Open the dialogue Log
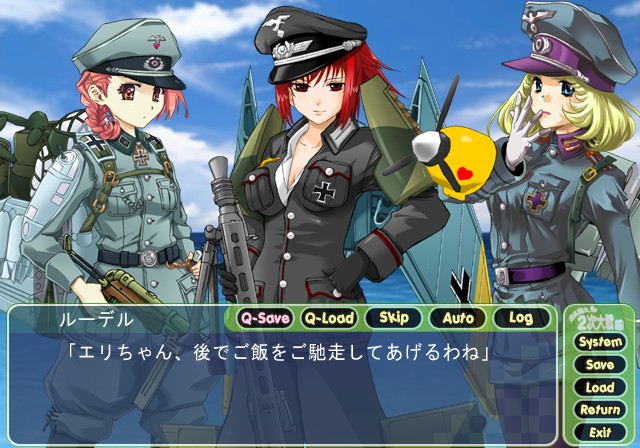The height and width of the screenshot is (448, 640). [x=521, y=319]
